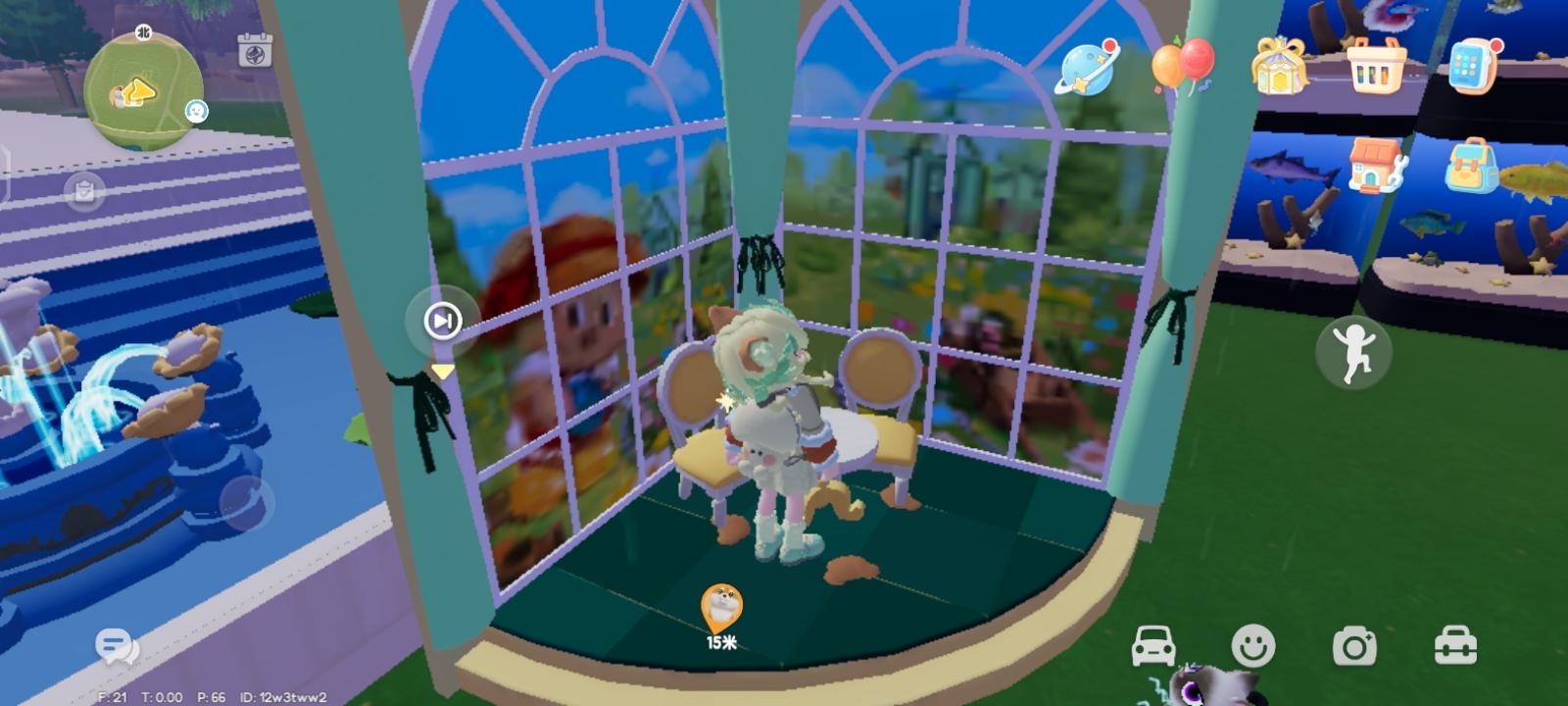The width and height of the screenshot is (1568, 706).
Task: Collapse the panel using the yellow triangle arrow
Action: (441, 371)
